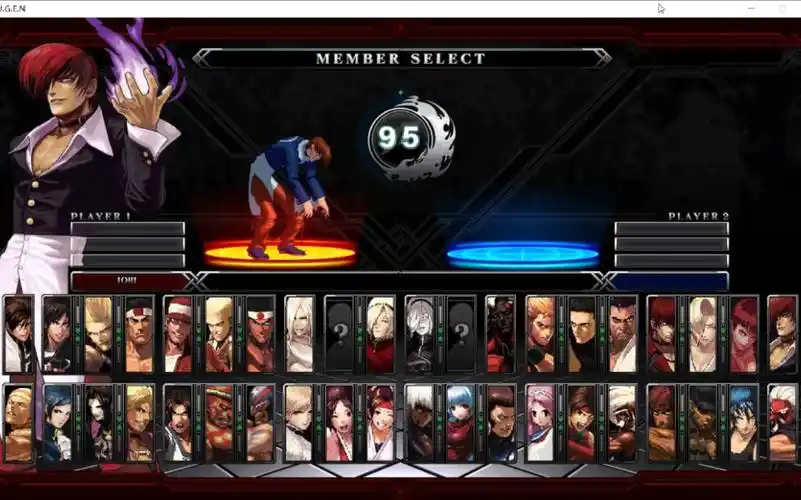Viewport: 801px width, 500px height.
Task: Close the M.U.G.E.N window
Action: [x=780, y=8]
